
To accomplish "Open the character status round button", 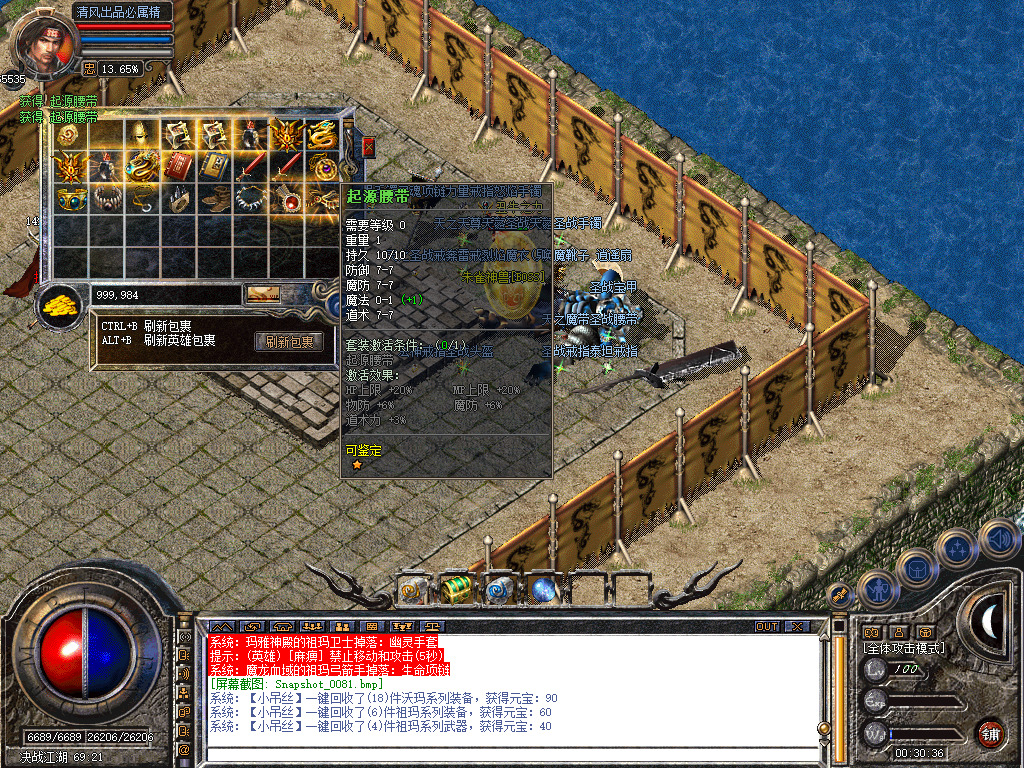I will tap(877, 588).
